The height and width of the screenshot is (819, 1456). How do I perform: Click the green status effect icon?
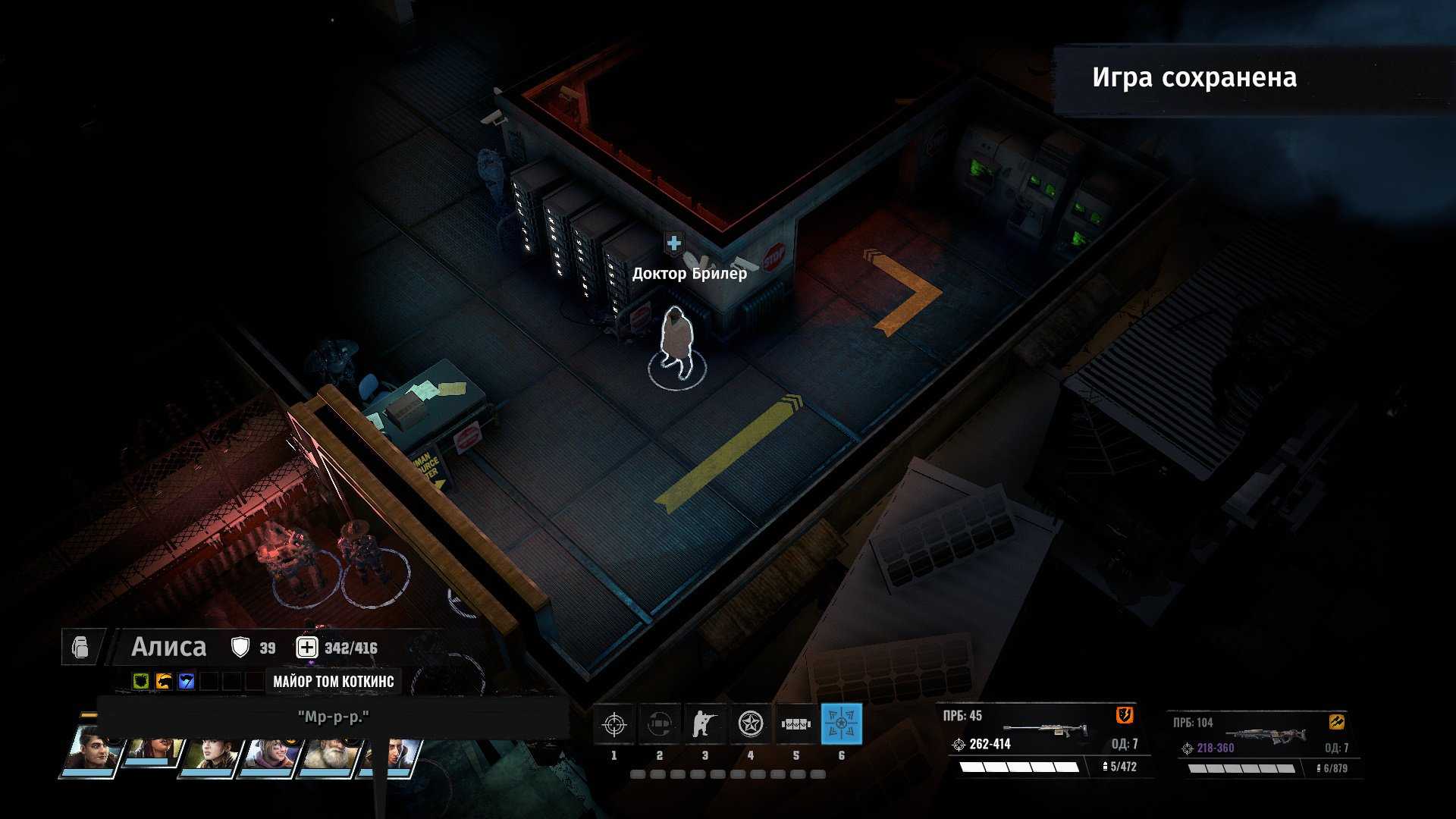141,681
